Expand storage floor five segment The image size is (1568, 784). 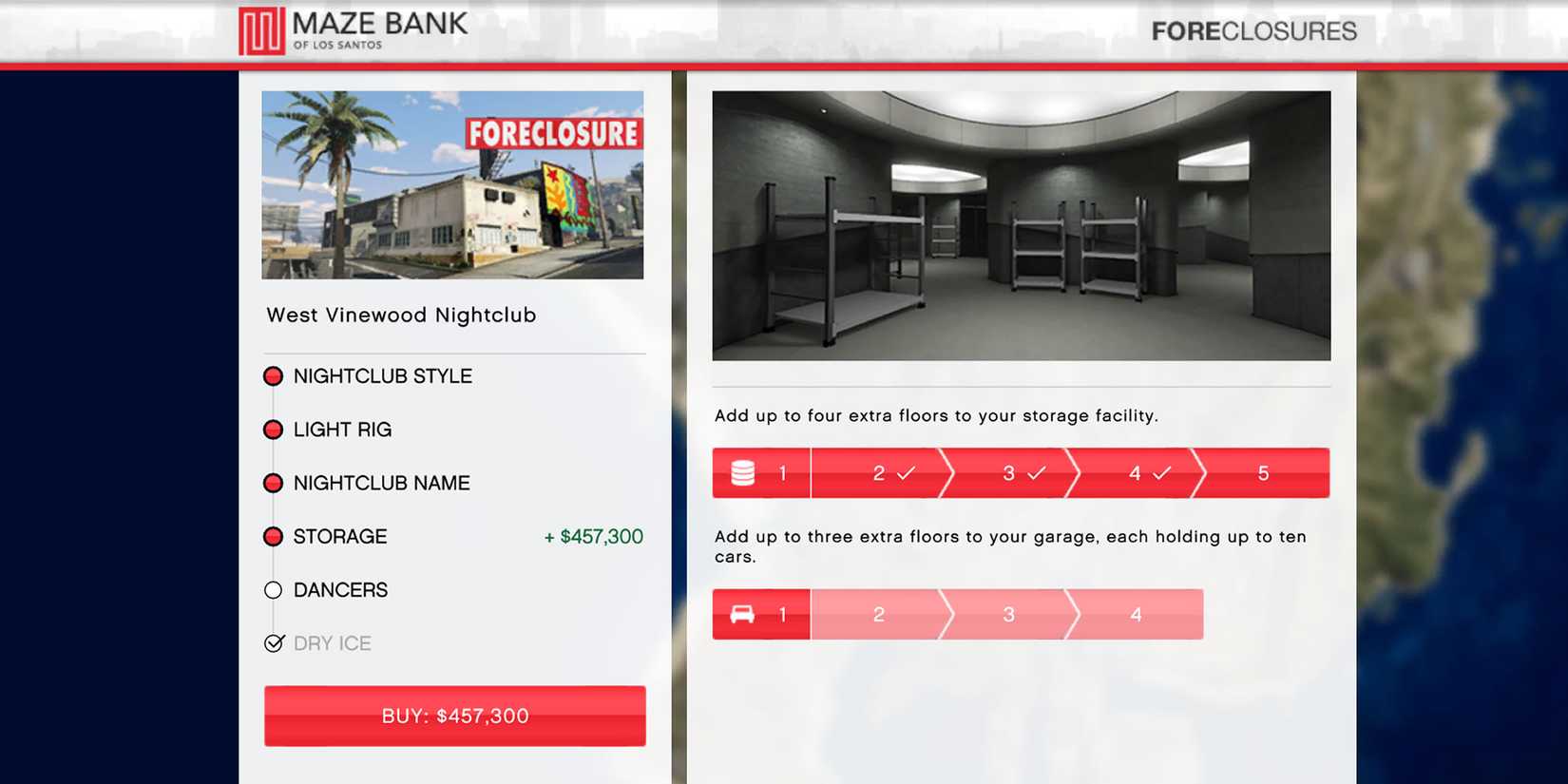tap(1262, 472)
